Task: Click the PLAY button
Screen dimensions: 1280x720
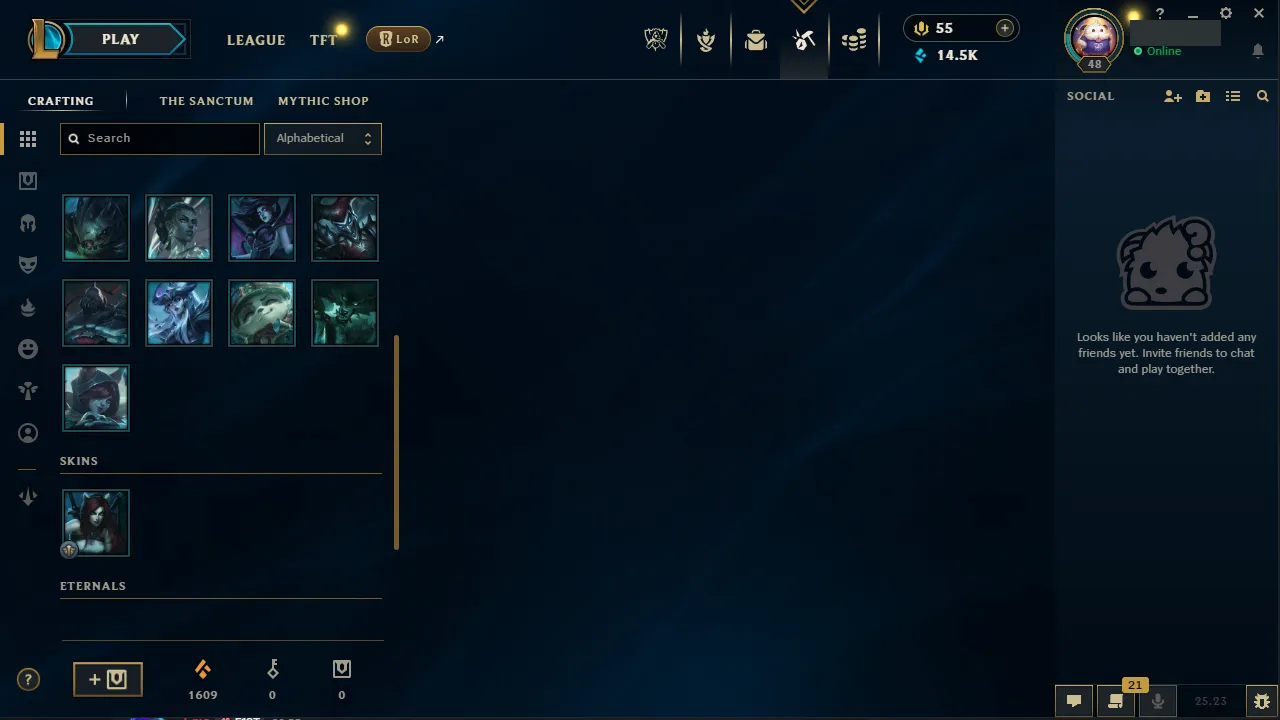Action: tap(120, 39)
